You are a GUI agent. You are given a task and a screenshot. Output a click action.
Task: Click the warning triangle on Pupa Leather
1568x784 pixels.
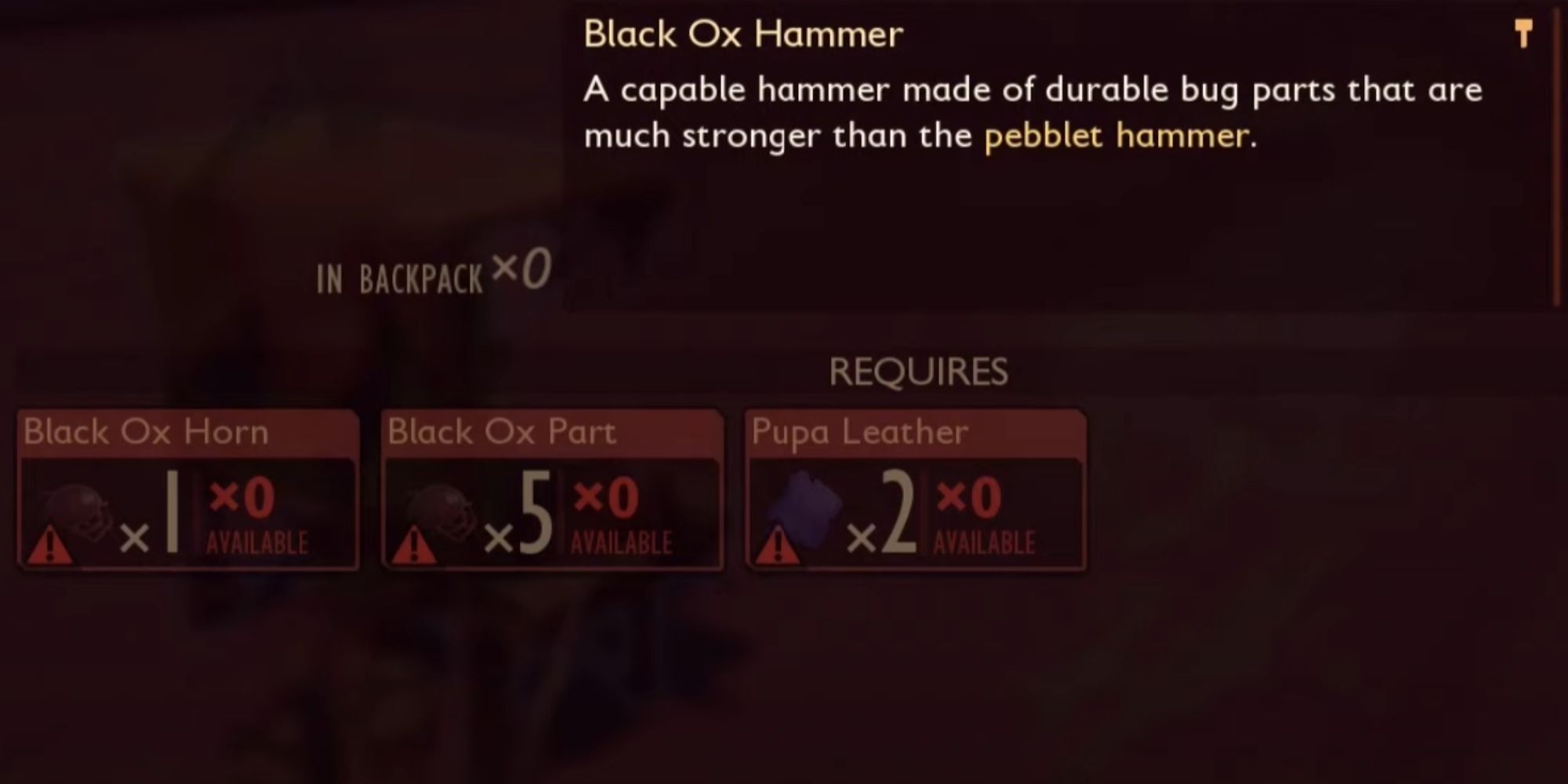(x=777, y=543)
